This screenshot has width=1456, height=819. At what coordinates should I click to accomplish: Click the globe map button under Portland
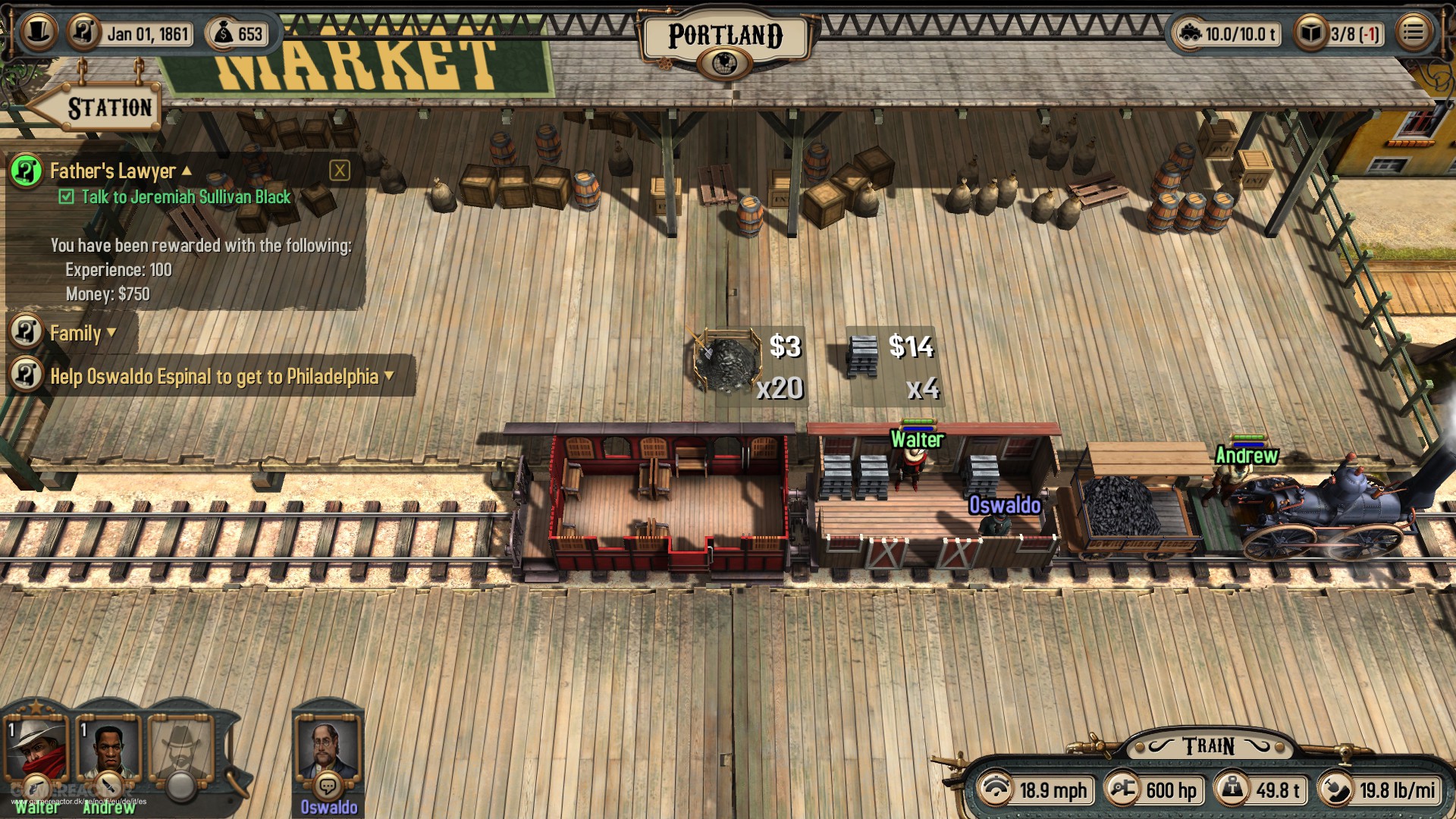[x=724, y=63]
